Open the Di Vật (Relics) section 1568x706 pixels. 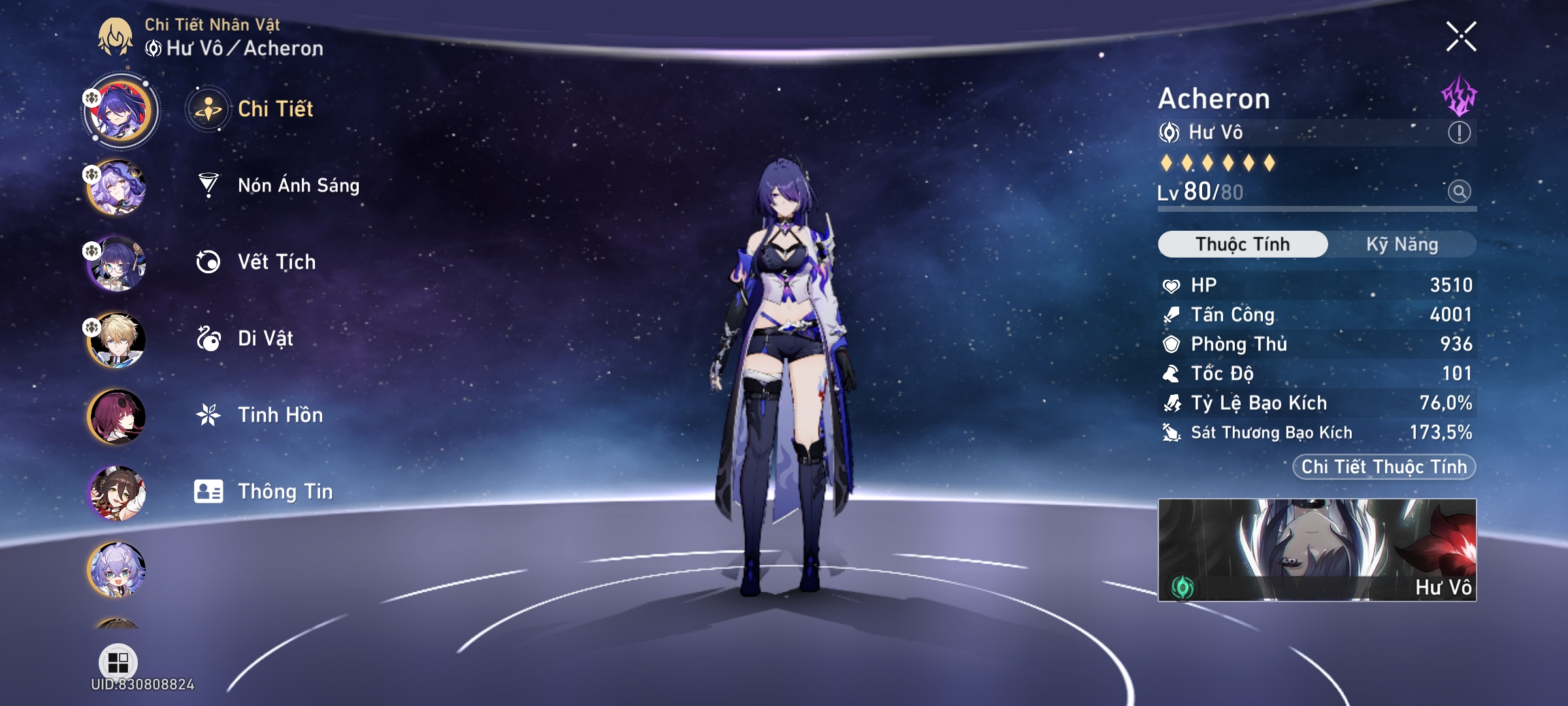click(x=208, y=338)
